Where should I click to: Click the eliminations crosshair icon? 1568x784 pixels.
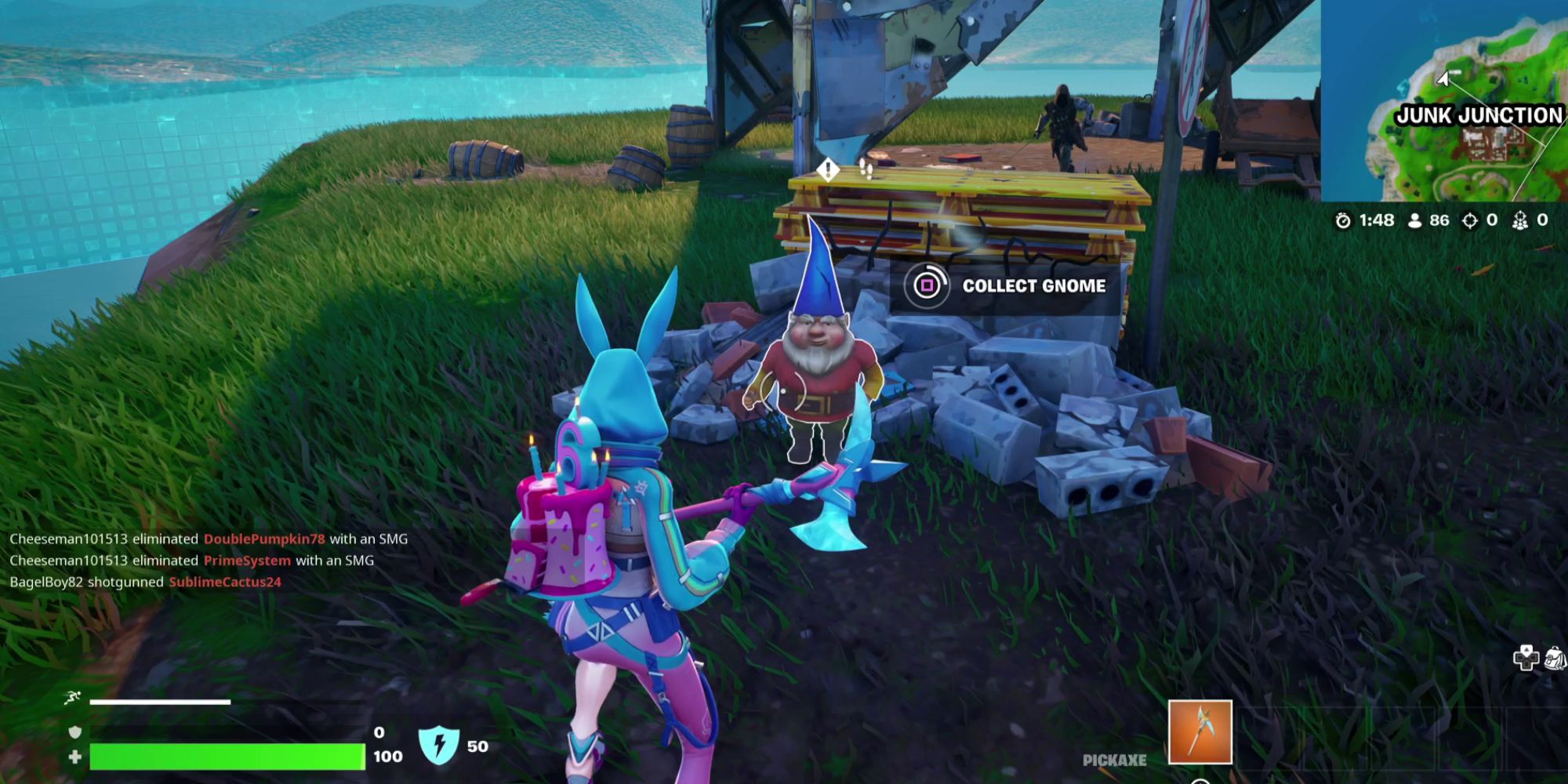click(x=1471, y=220)
